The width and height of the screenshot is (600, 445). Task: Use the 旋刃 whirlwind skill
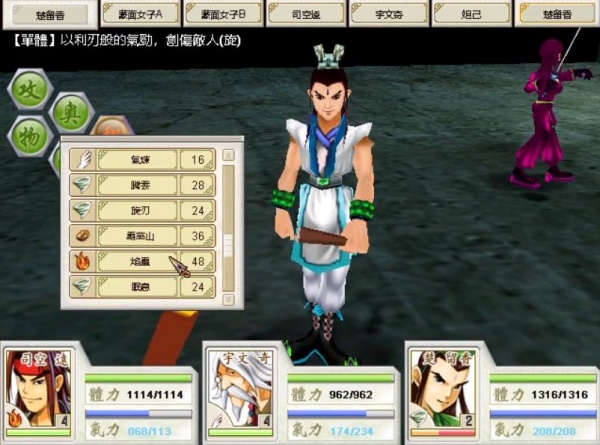point(139,211)
